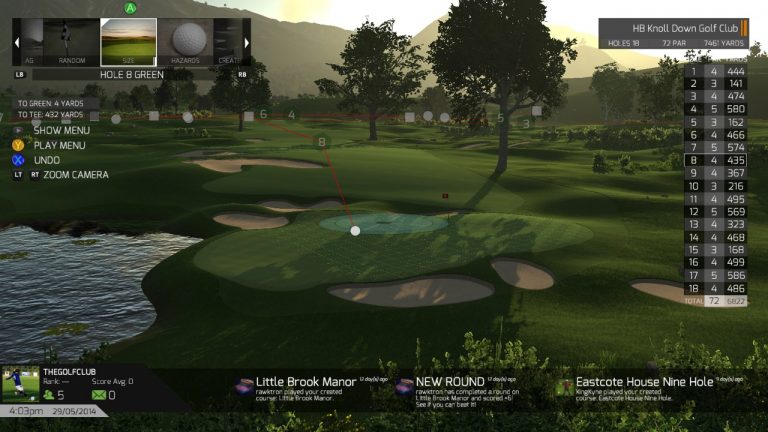The height and width of the screenshot is (432, 768).
Task: Open the Play Menu option
Action: click(x=62, y=145)
